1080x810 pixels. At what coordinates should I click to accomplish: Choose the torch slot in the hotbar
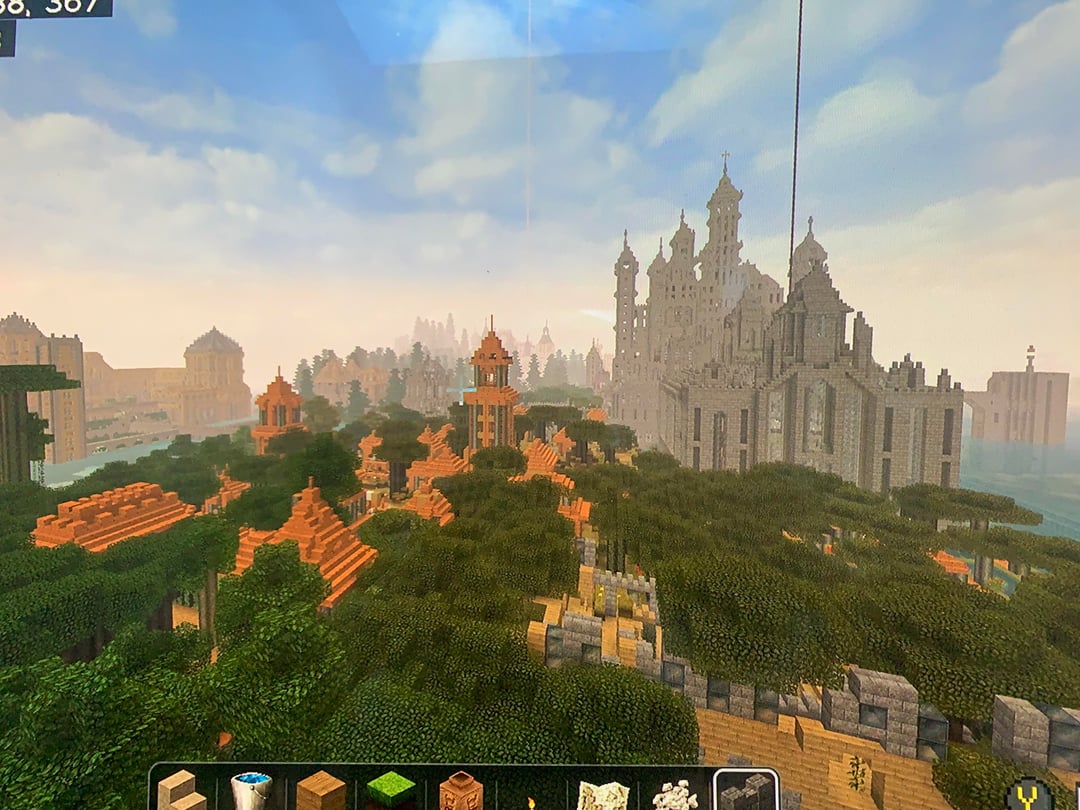[531, 798]
